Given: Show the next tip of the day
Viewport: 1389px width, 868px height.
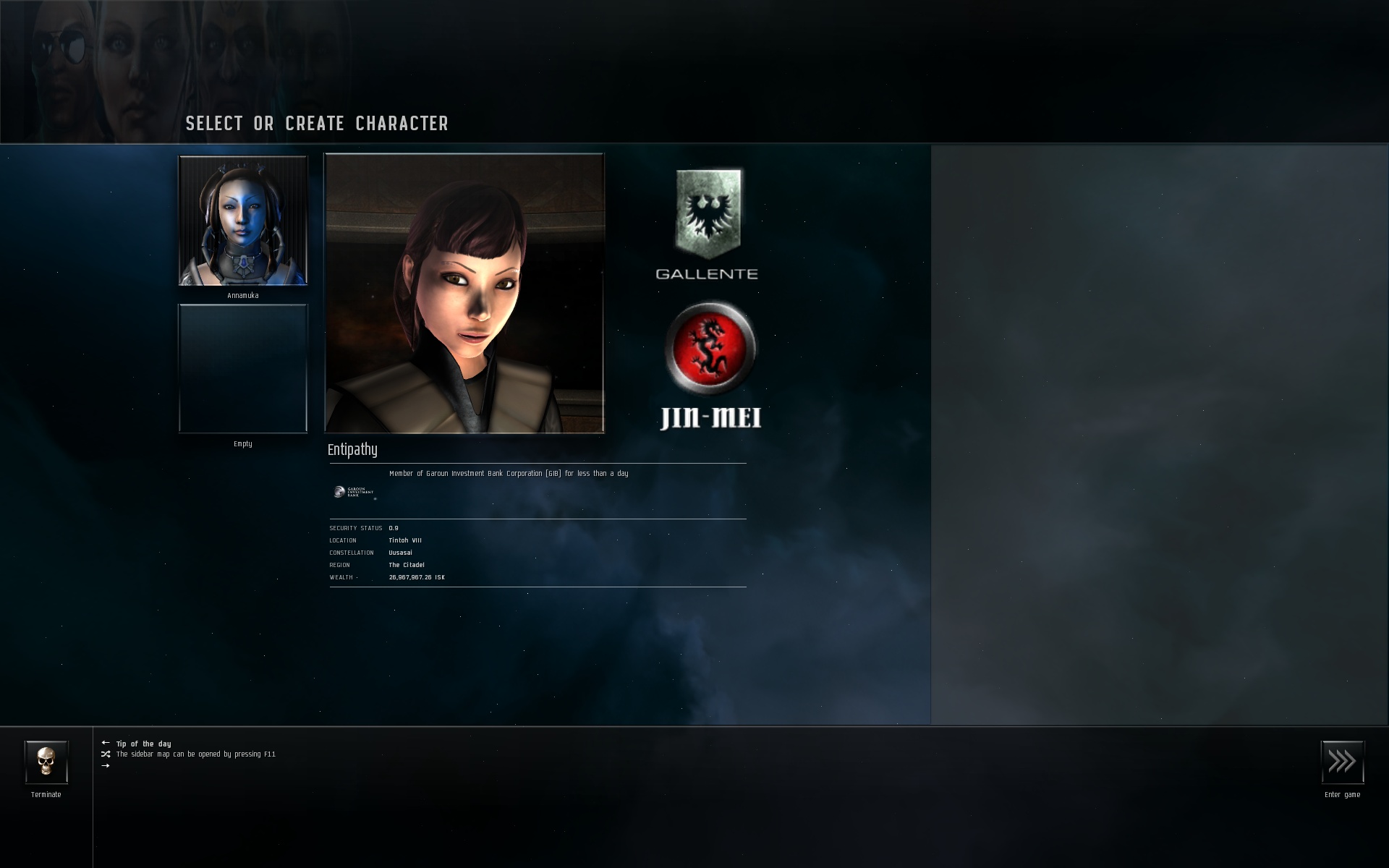Looking at the screenshot, I should click(106, 765).
